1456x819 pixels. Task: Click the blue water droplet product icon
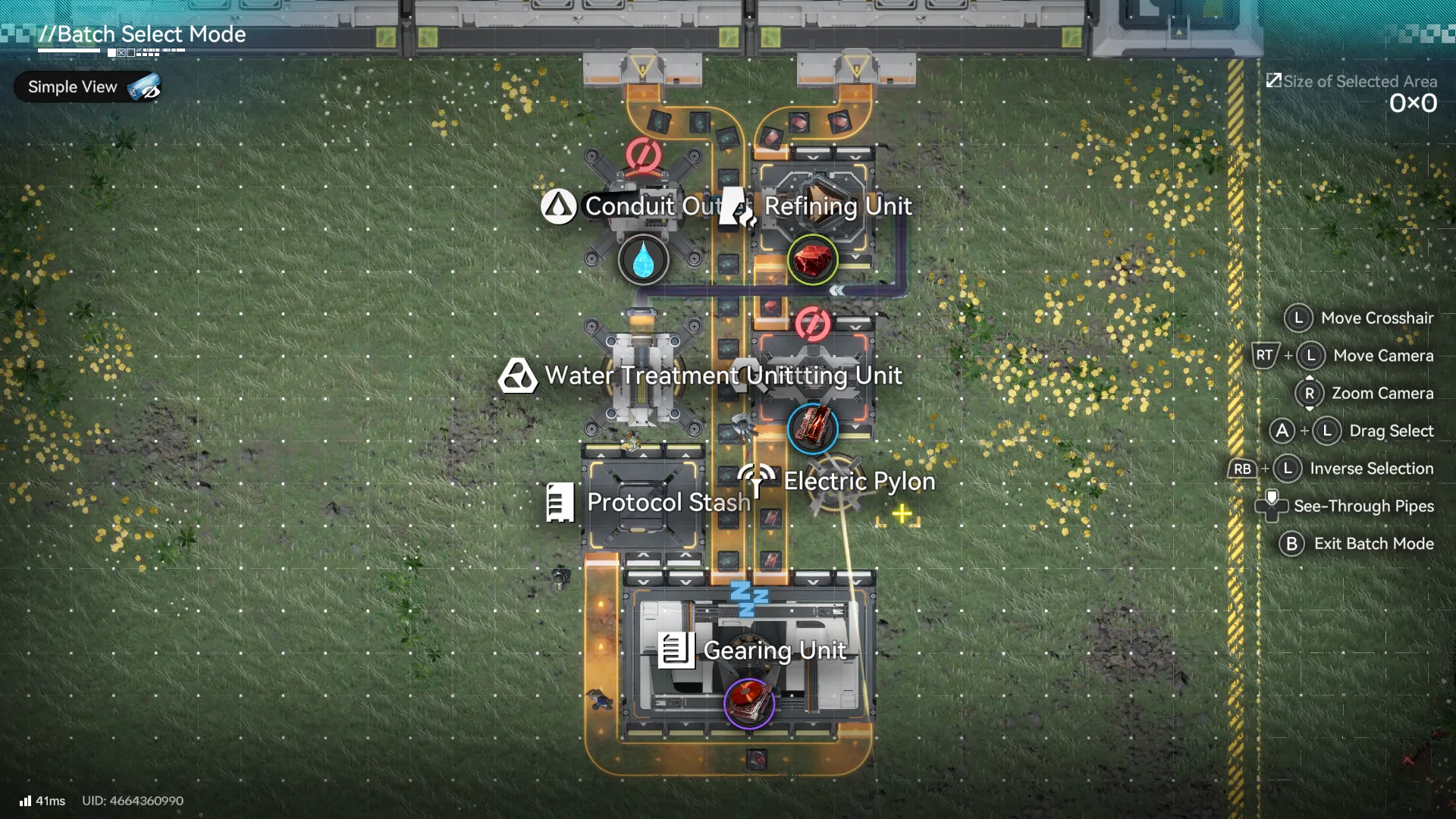(643, 259)
